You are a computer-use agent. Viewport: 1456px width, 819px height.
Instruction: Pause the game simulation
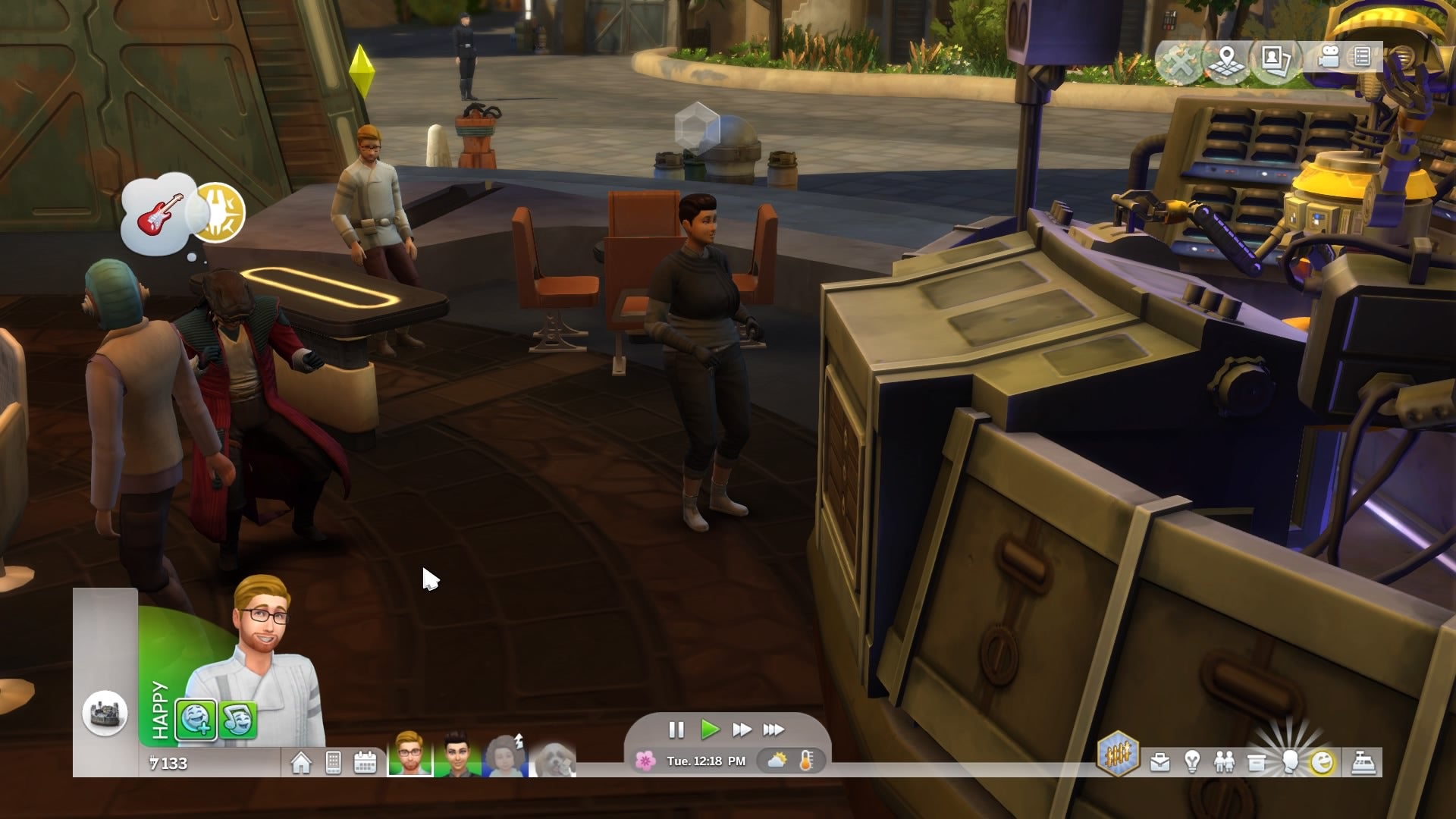(x=675, y=730)
